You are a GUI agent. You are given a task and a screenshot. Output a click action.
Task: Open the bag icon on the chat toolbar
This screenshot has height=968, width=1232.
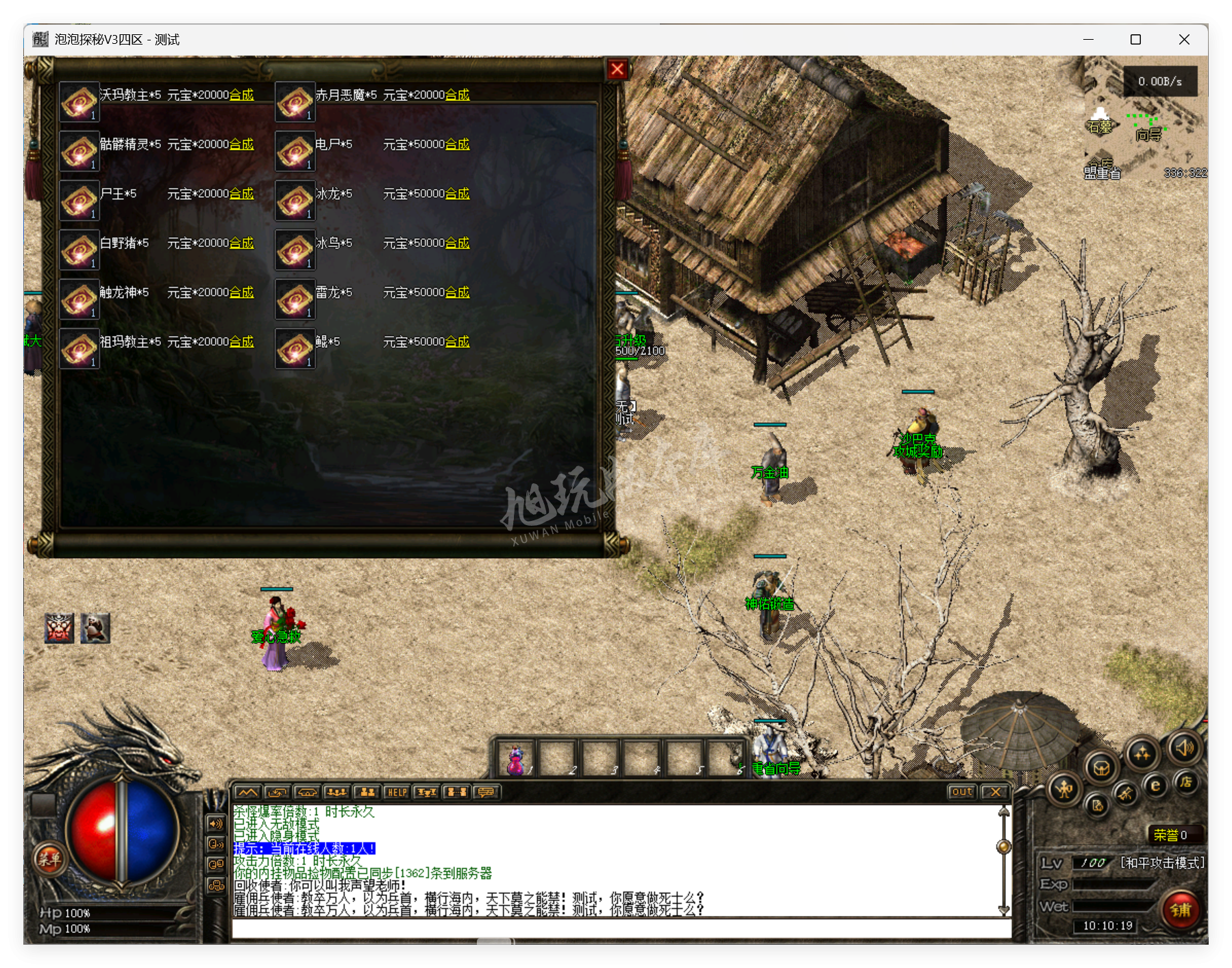(x=307, y=792)
